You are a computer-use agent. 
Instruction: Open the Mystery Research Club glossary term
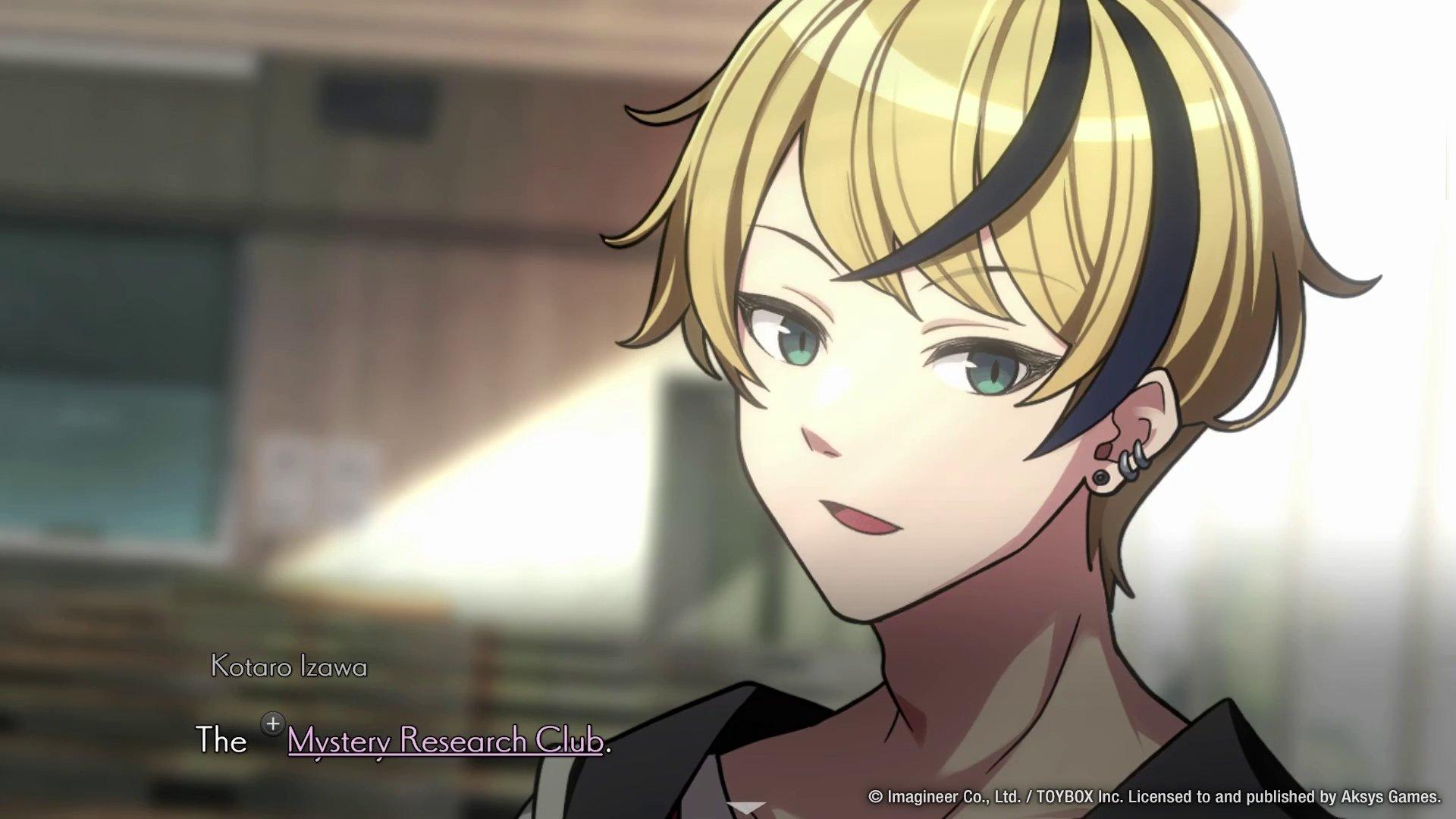445,740
